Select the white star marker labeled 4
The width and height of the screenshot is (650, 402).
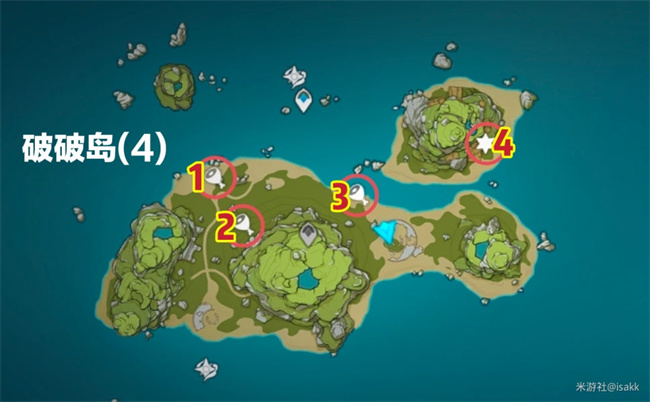[485, 145]
